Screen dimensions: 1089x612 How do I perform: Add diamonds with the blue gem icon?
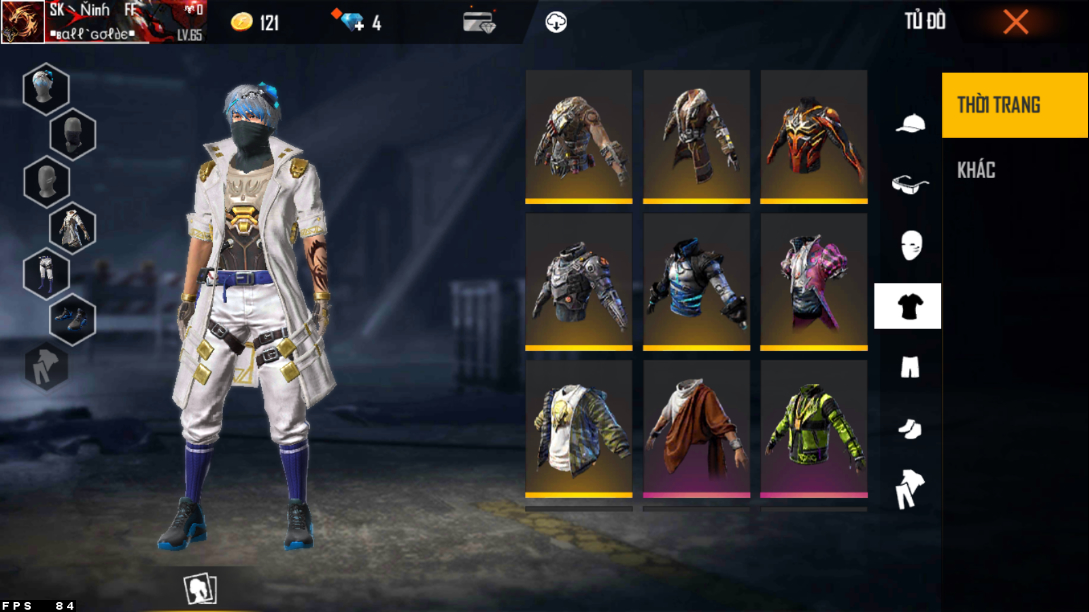[x=353, y=22]
